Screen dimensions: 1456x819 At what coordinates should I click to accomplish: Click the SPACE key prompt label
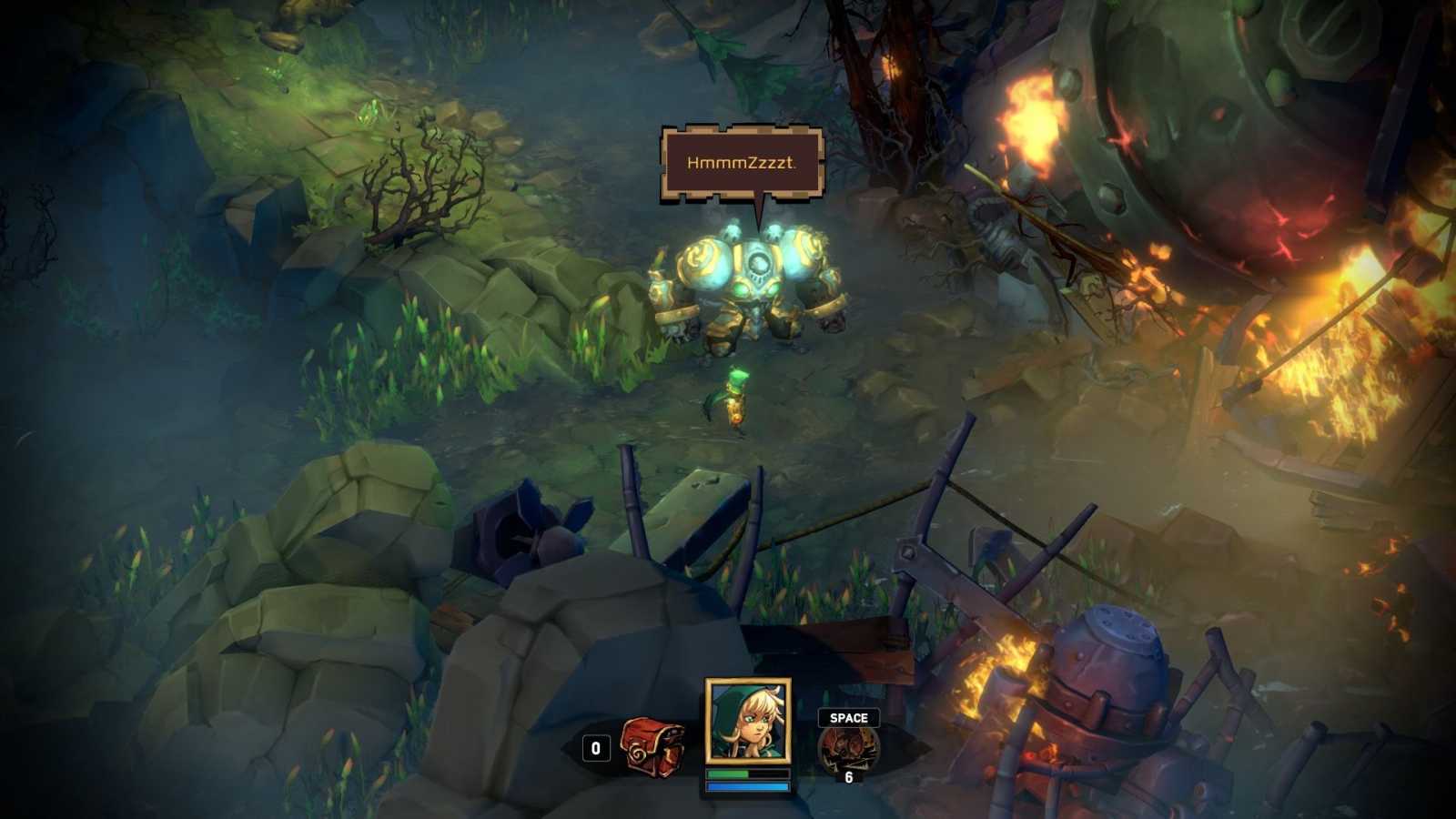[x=847, y=718]
